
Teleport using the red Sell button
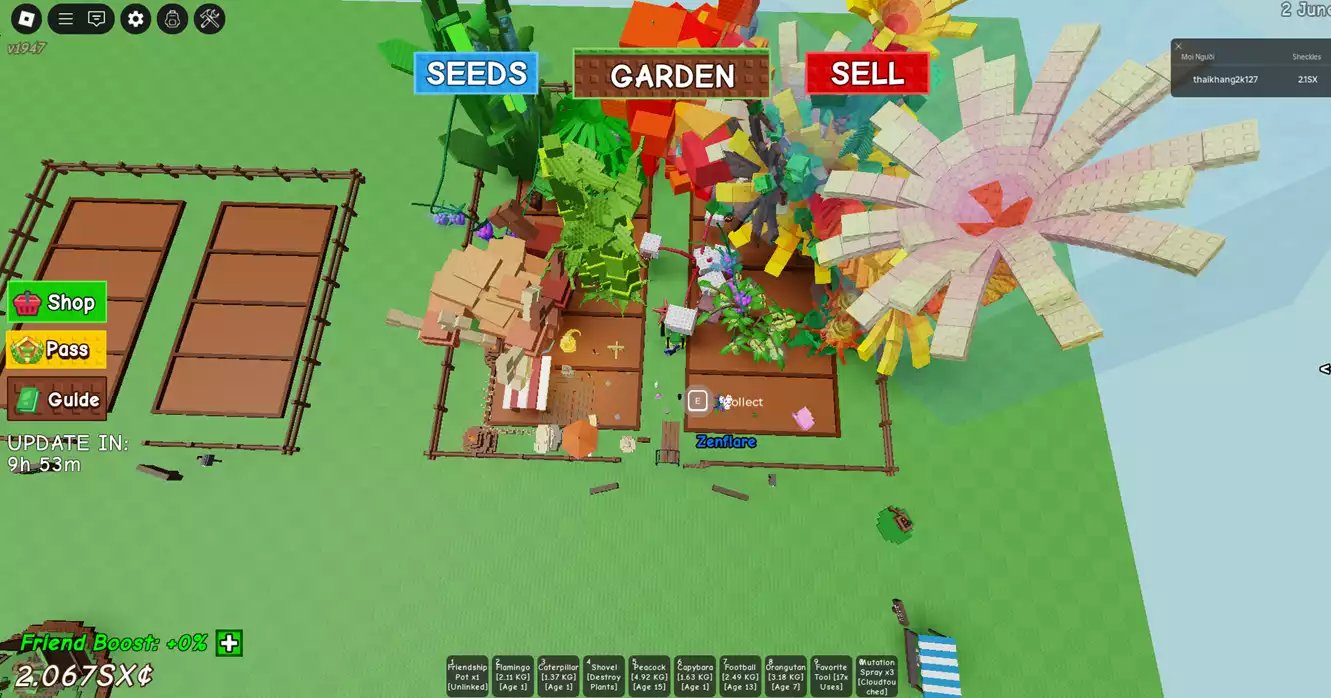tap(867, 74)
